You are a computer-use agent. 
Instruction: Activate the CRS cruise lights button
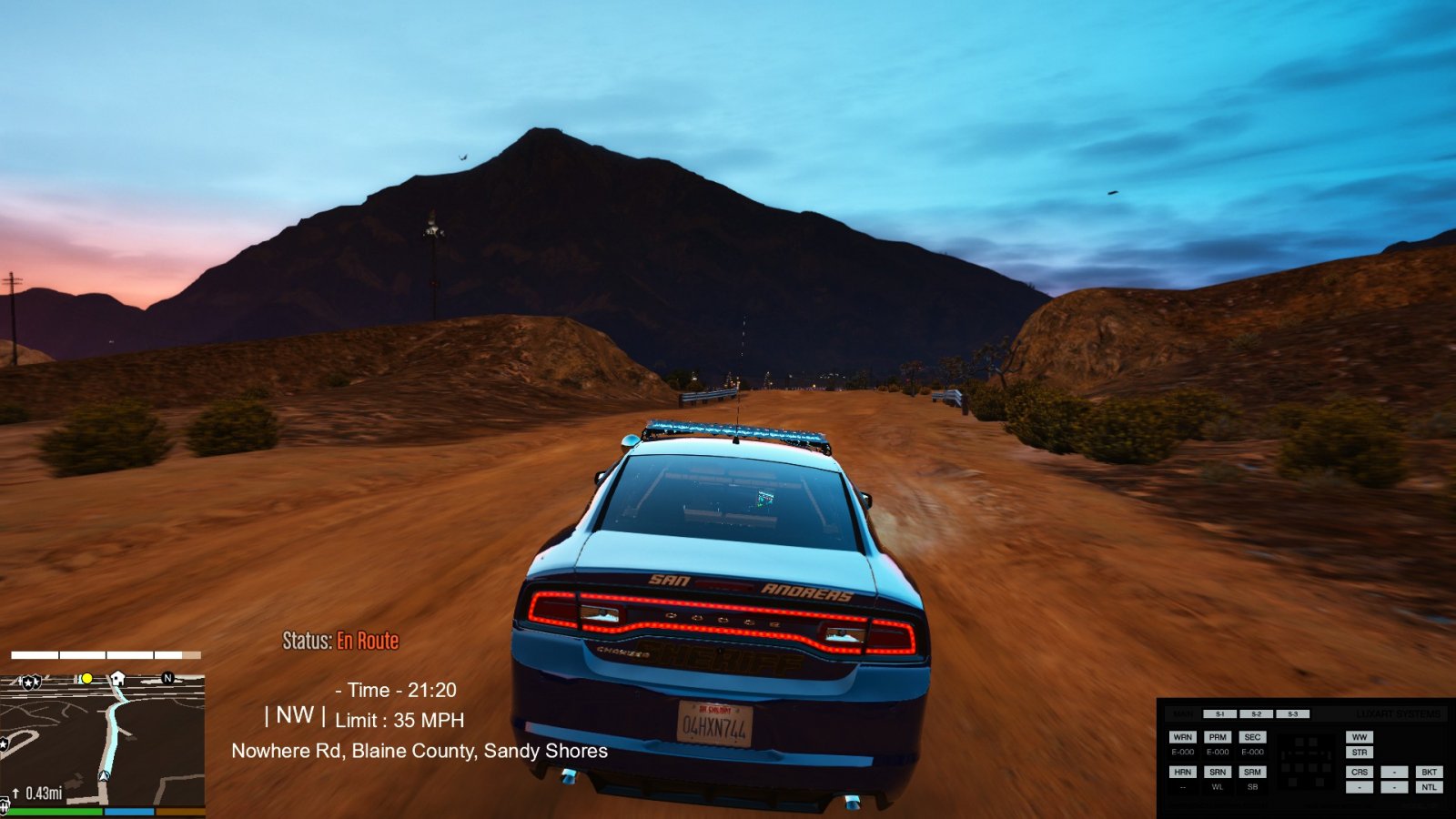coord(1360,772)
